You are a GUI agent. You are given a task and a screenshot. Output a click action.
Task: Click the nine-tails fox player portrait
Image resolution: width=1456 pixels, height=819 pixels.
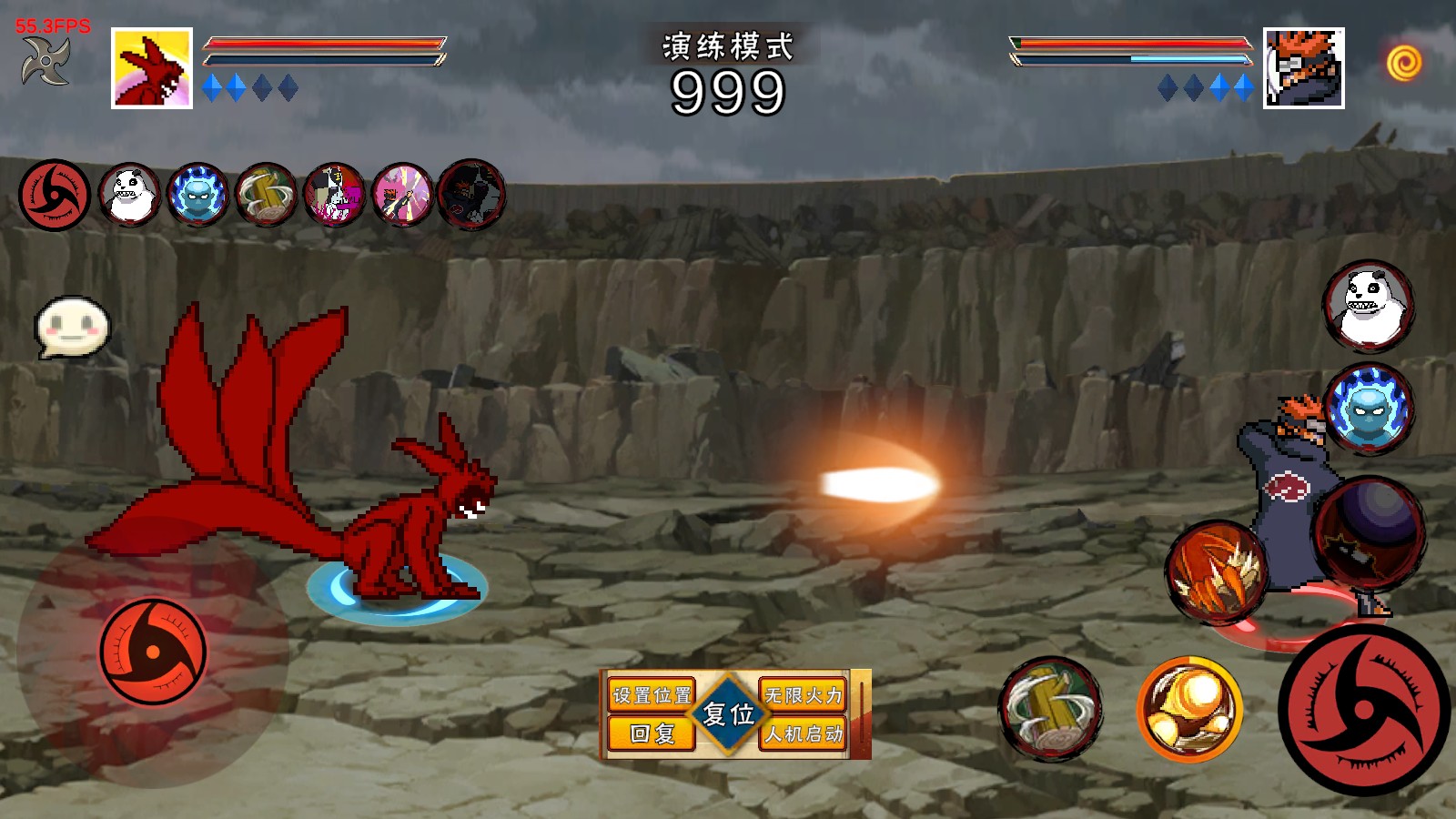point(152,68)
